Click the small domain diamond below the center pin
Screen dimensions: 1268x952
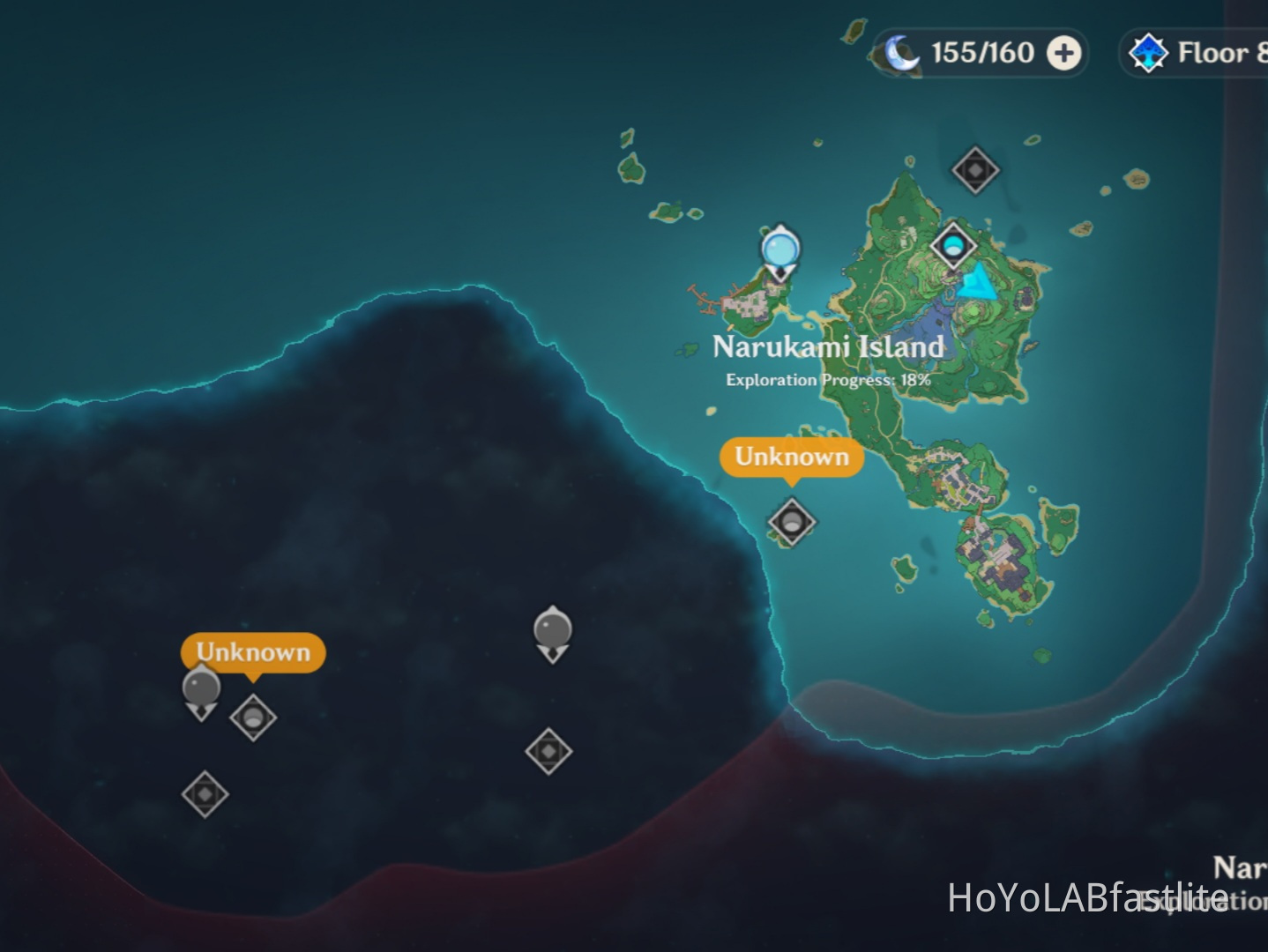click(x=550, y=751)
